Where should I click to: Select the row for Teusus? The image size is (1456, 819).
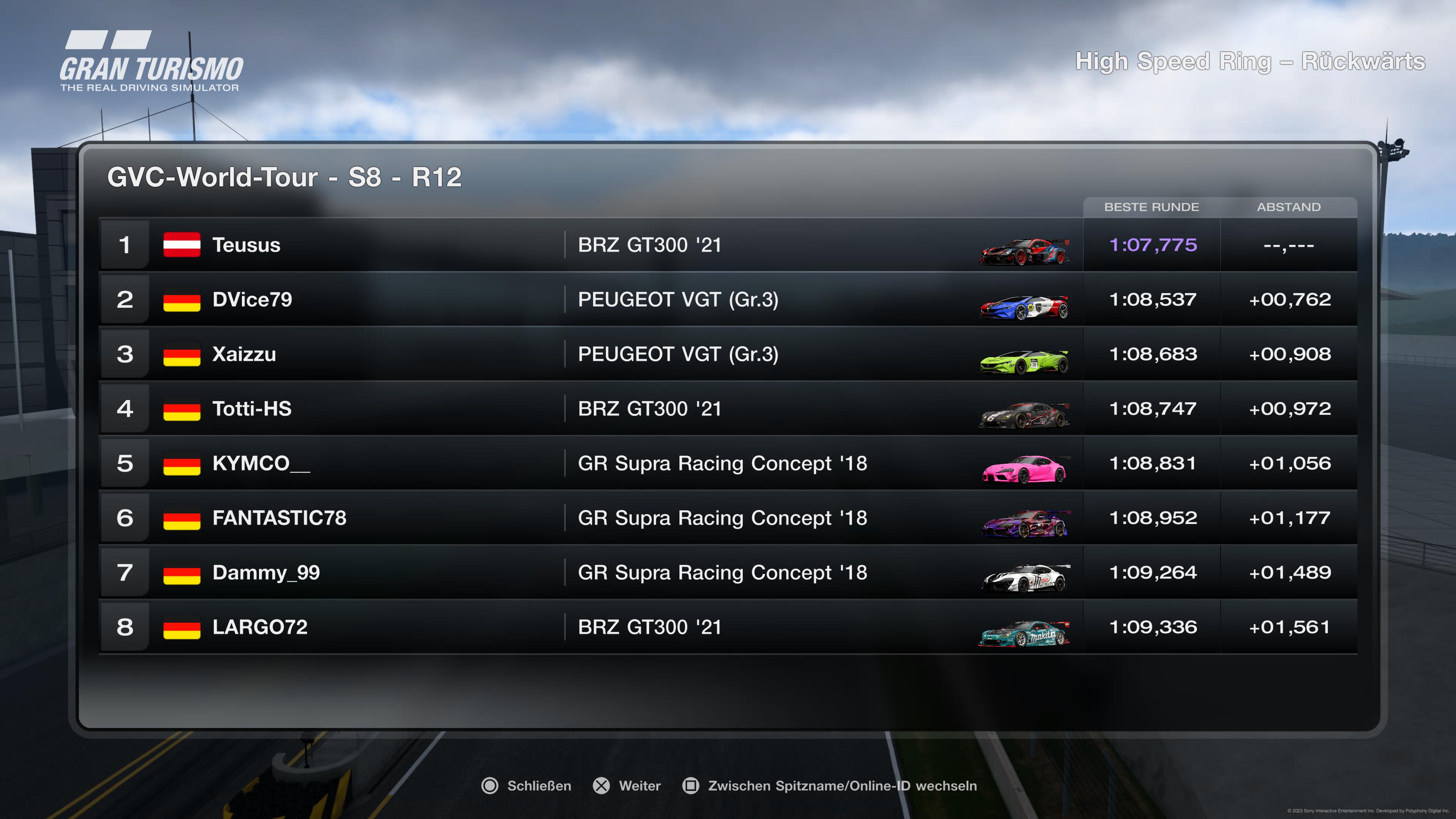click(452, 245)
